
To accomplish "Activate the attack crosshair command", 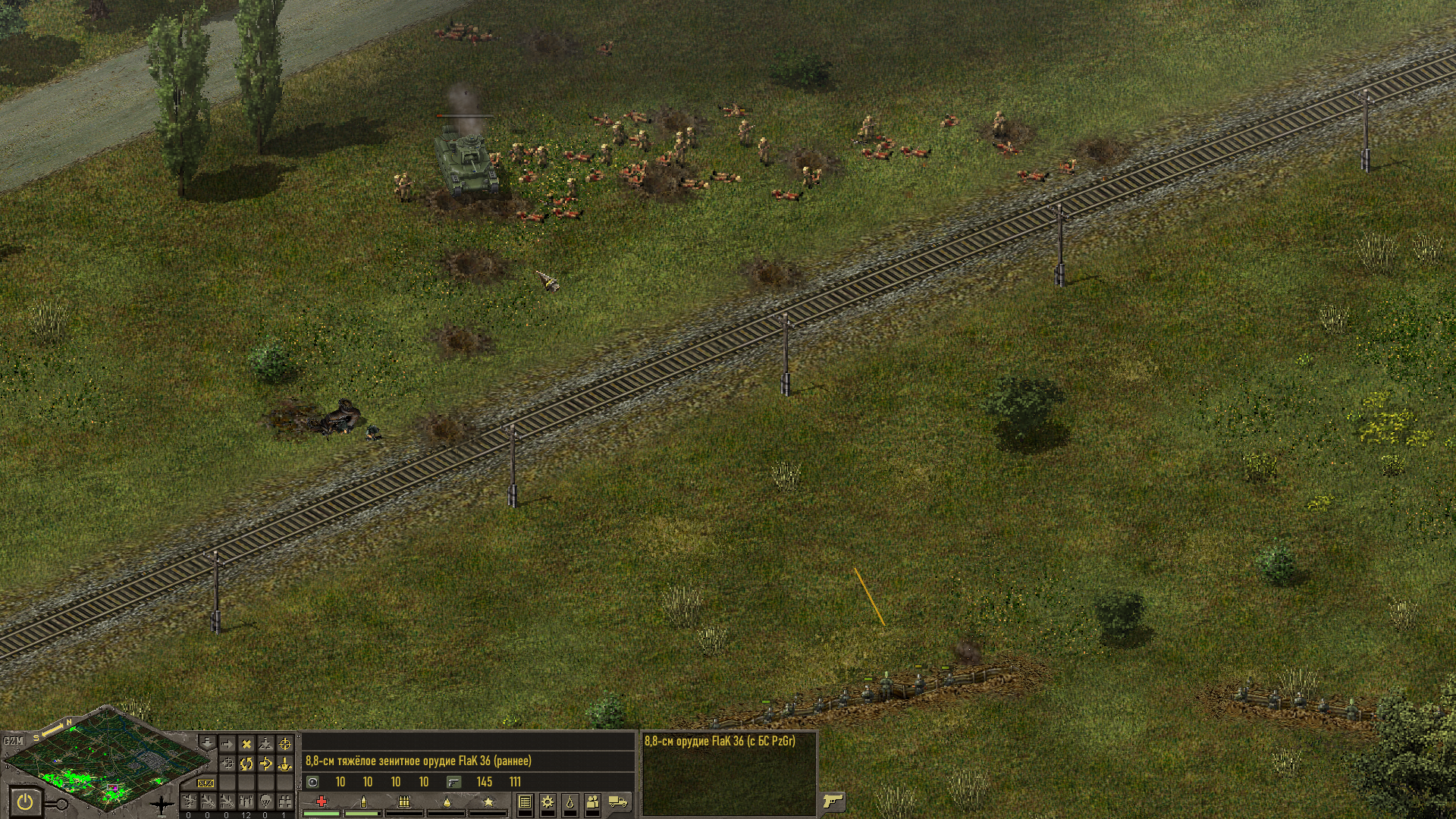I will (285, 744).
